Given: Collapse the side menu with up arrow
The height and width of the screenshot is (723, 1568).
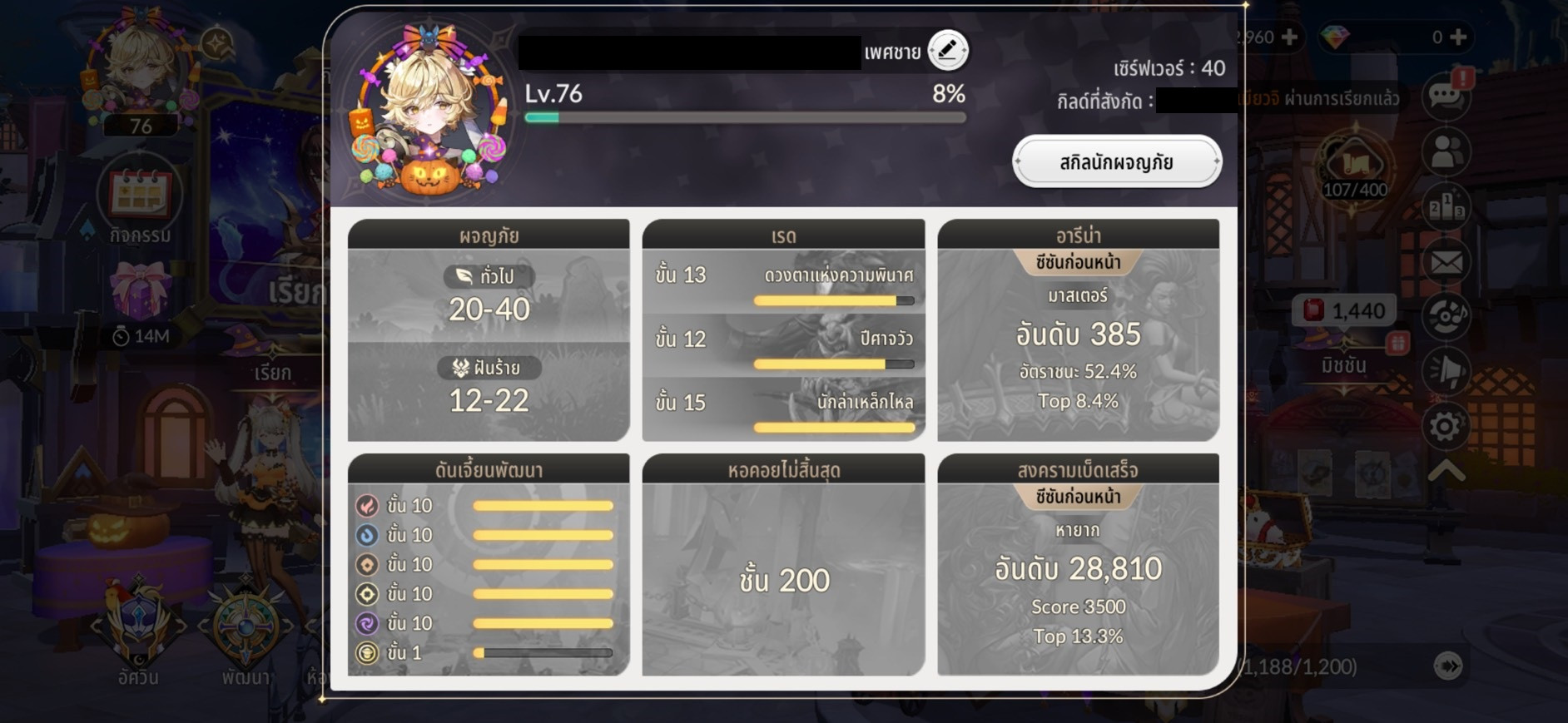Looking at the screenshot, I should (x=1446, y=471).
